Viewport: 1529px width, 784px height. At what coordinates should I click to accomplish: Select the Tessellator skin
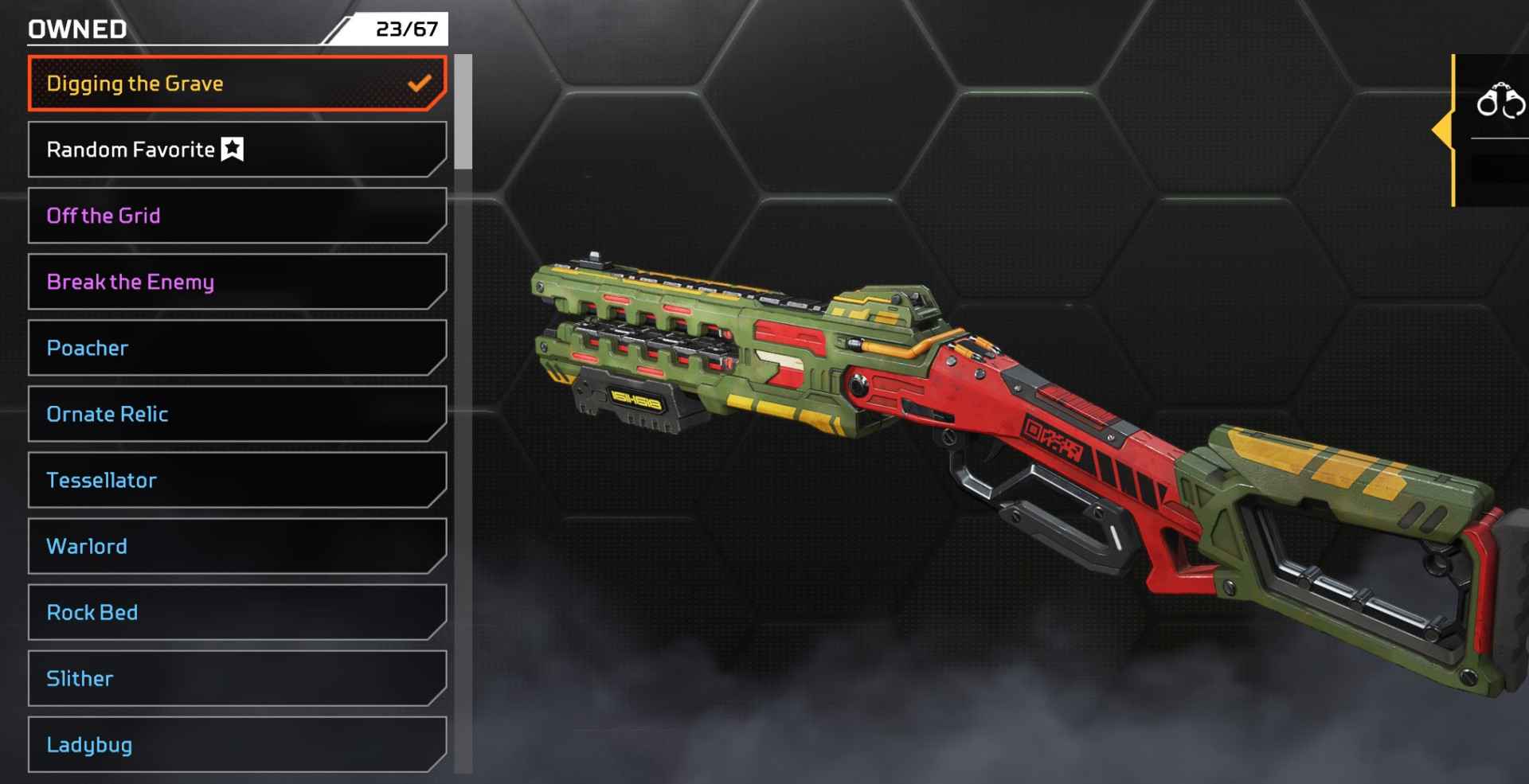237,480
